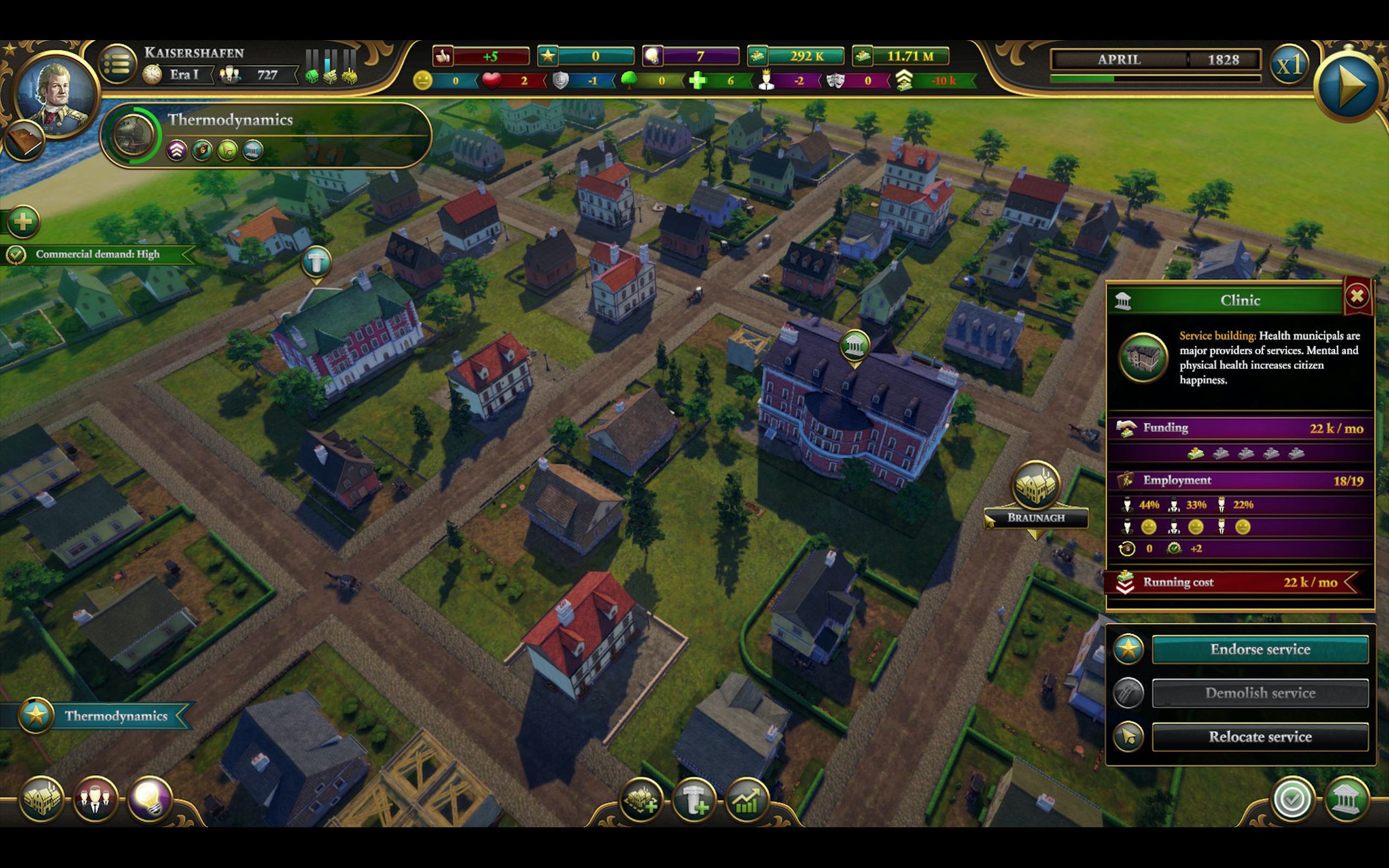Open the main menu list button
1389x868 pixels.
click(117, 65)
